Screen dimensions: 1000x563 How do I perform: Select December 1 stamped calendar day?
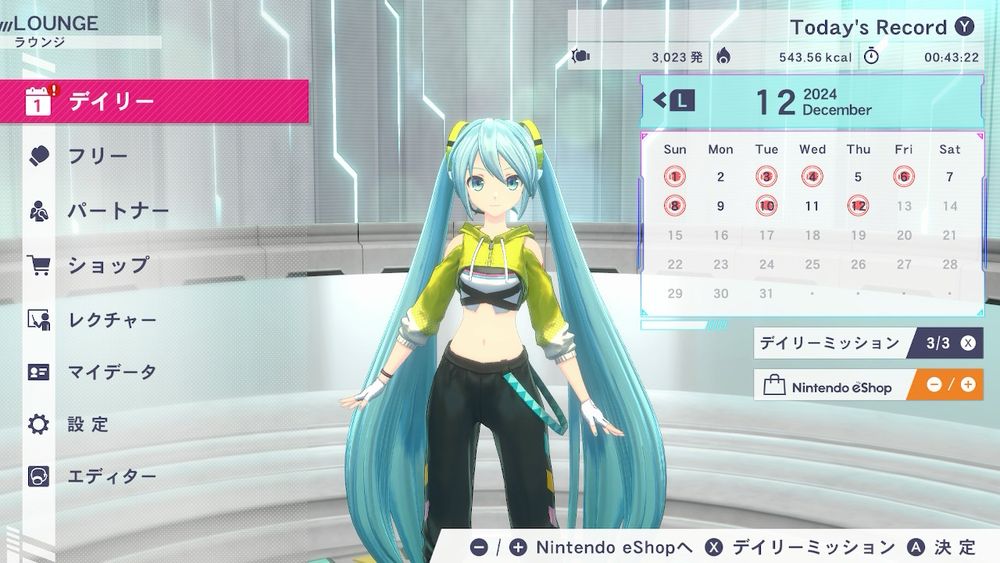(675, 177)
